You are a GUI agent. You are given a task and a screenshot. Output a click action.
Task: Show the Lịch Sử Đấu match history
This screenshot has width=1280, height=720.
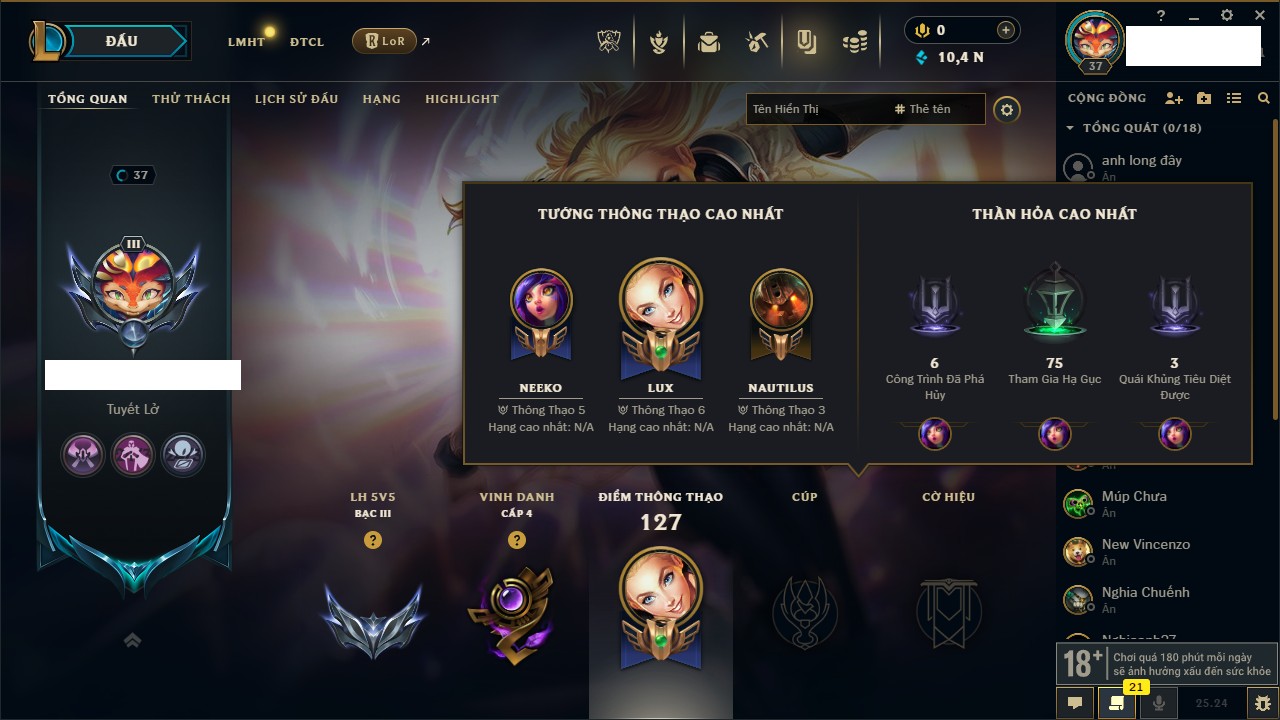(x=296, y=99)
